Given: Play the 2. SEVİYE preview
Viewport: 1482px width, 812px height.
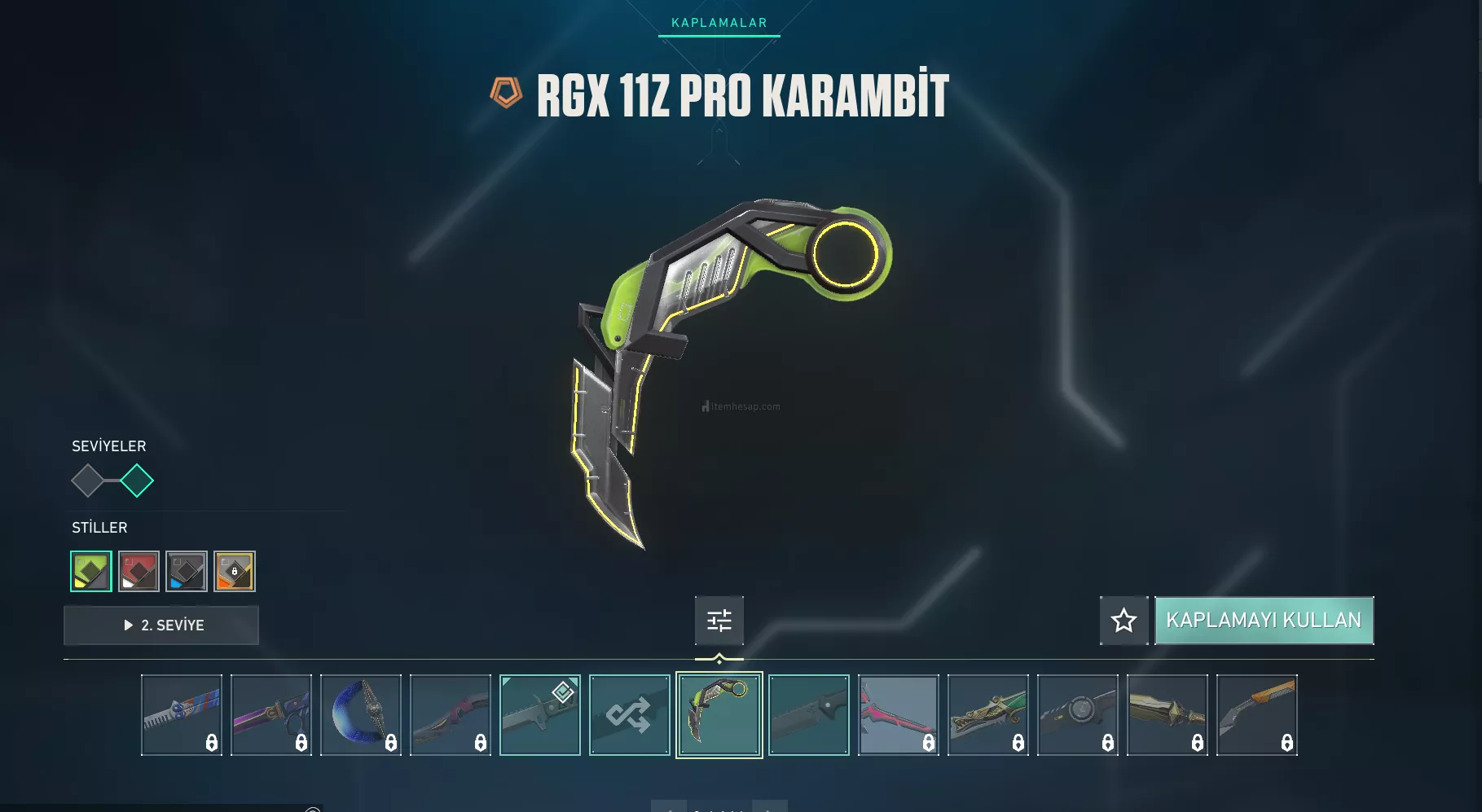Looking at the screenshot, I should (x=161, y=625).
